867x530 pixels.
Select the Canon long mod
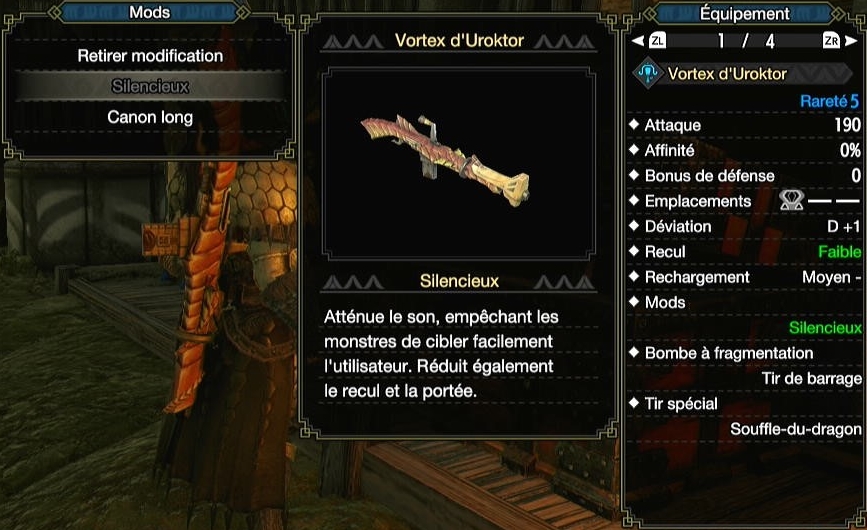click(150, 117)
